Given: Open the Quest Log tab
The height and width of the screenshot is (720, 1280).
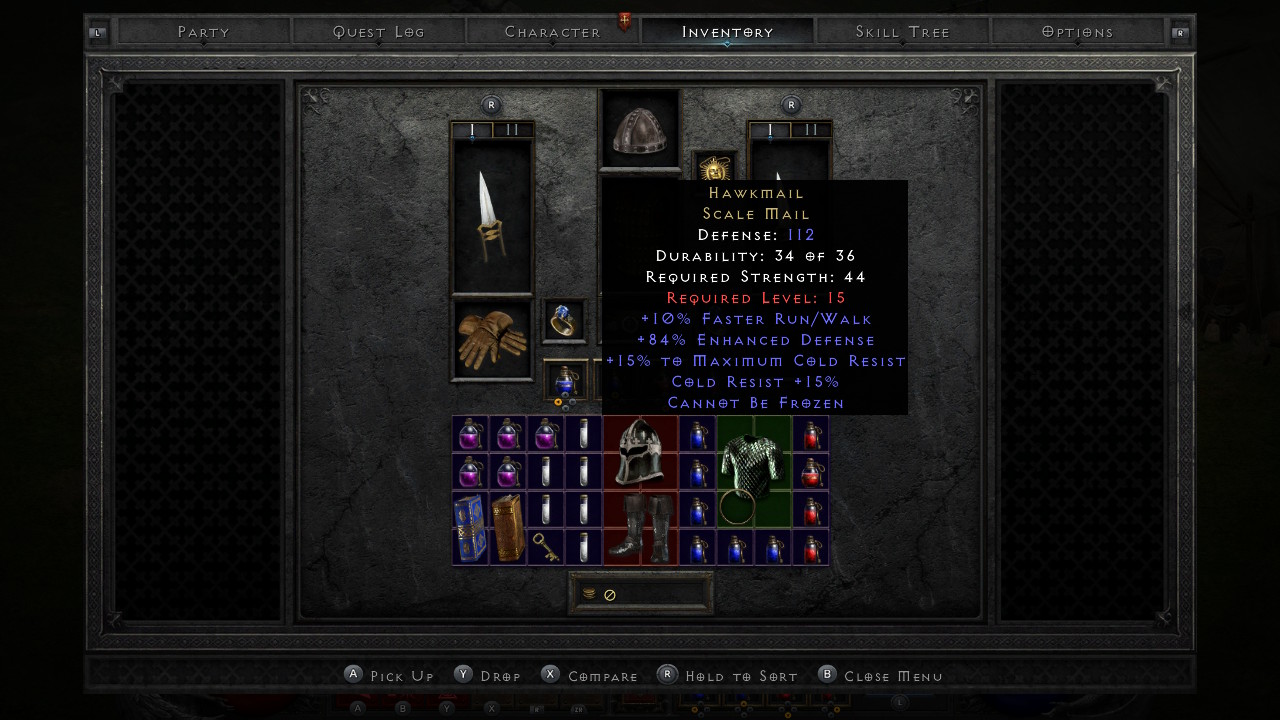Looking at the screenshot, I should pyautogui.click(x=379, y=32).
